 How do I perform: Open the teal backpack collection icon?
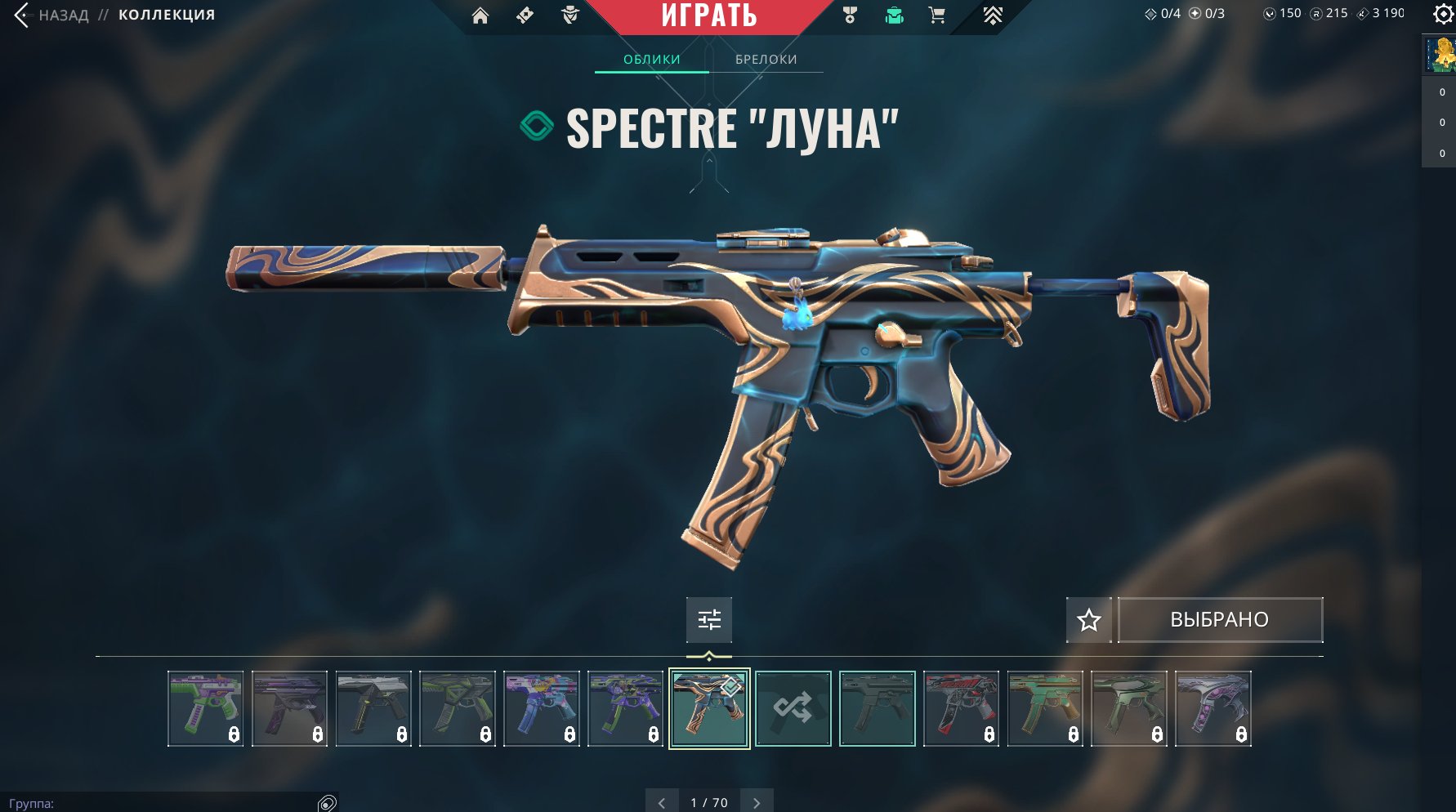coord(895,16)
